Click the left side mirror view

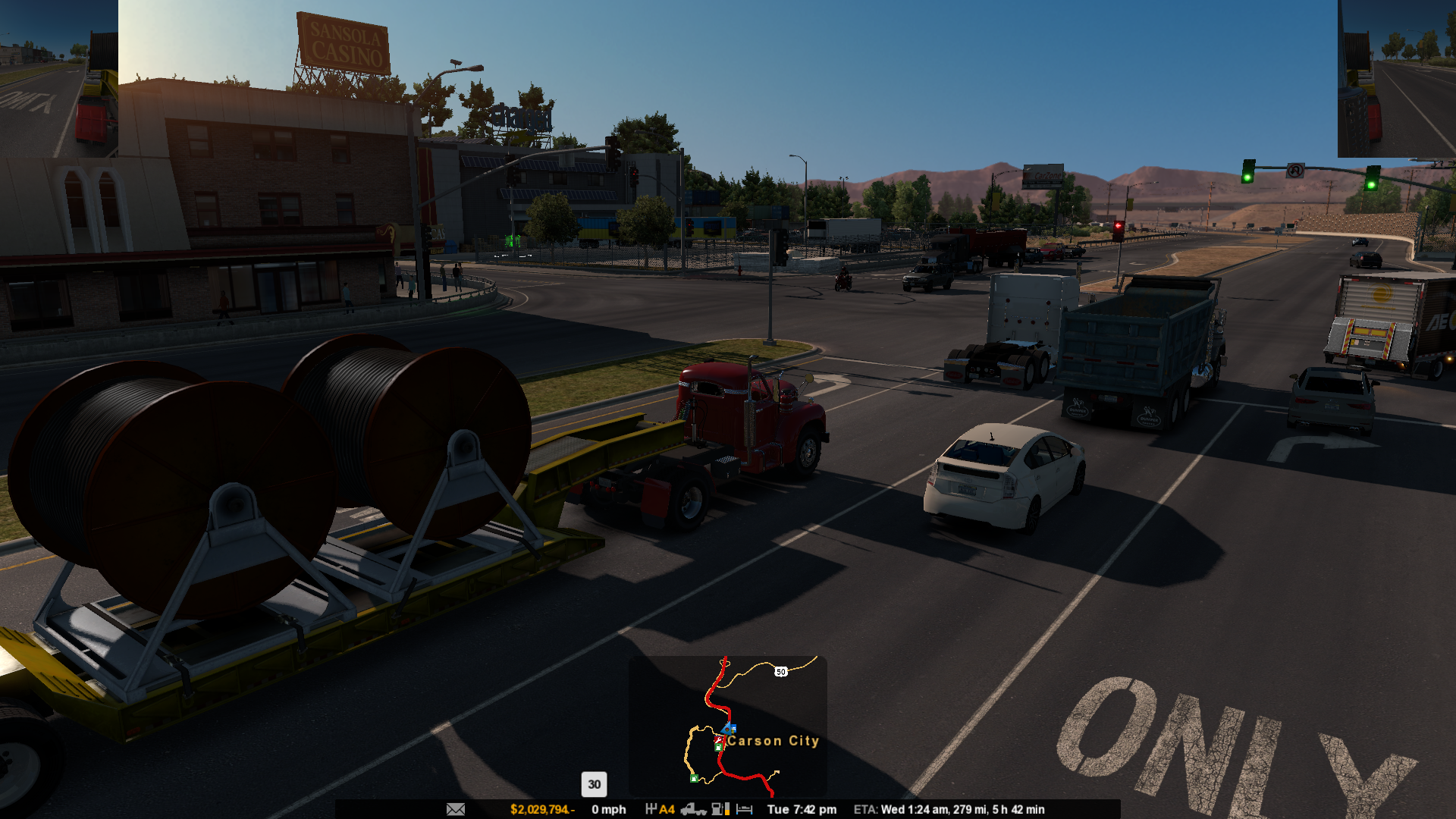click(59, 79)
